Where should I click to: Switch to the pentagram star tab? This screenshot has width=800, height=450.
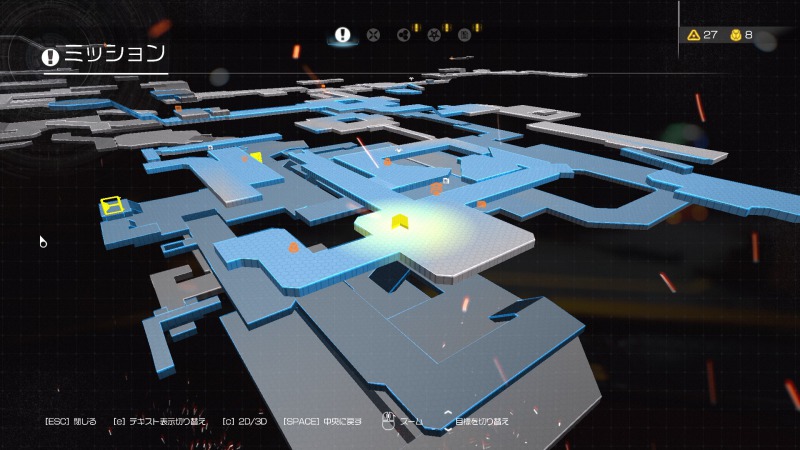(435, 34)
